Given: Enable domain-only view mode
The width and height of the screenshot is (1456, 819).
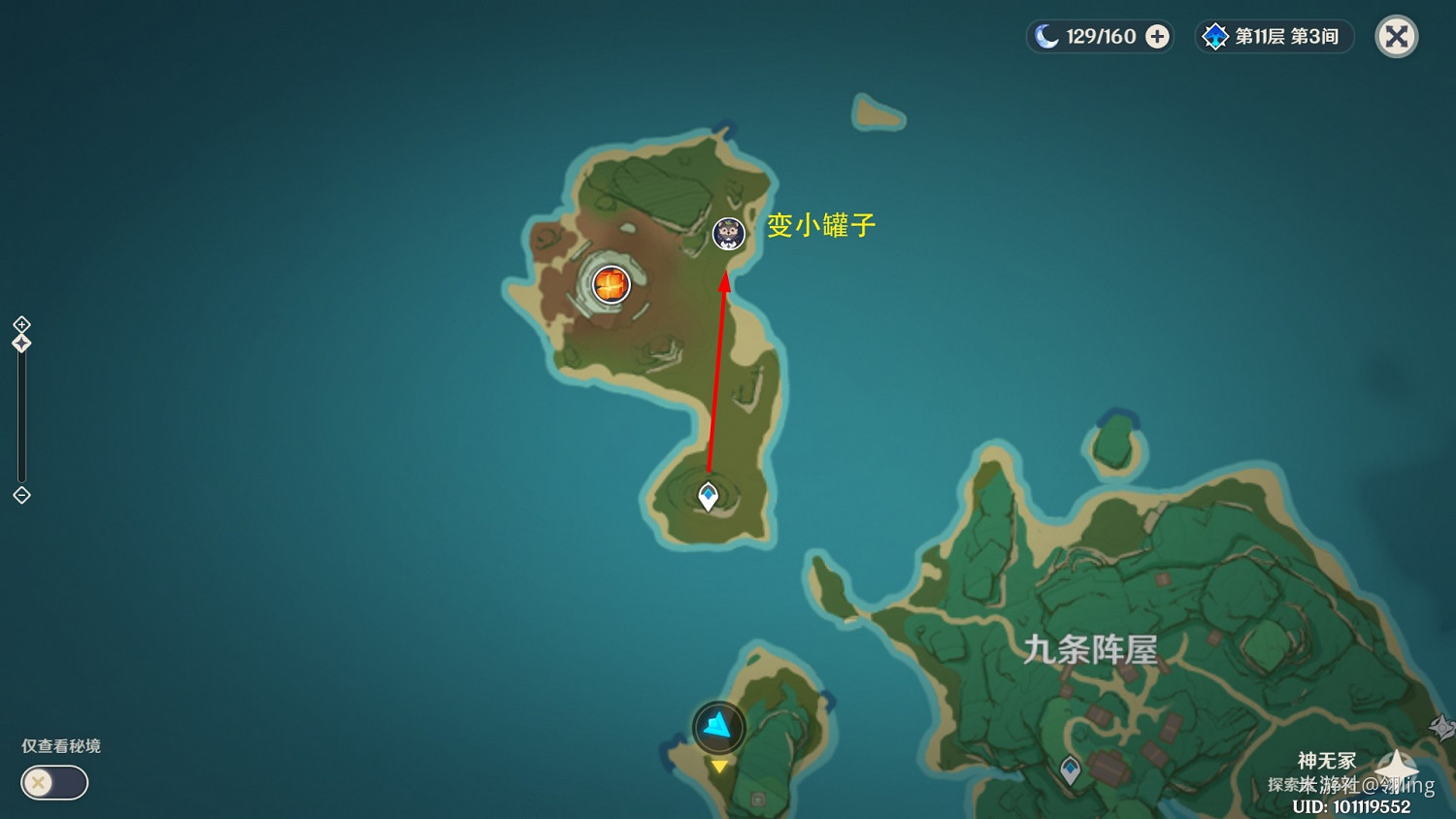Looking at the screenshot, I should pyautogui.click(x=53, y=782).
